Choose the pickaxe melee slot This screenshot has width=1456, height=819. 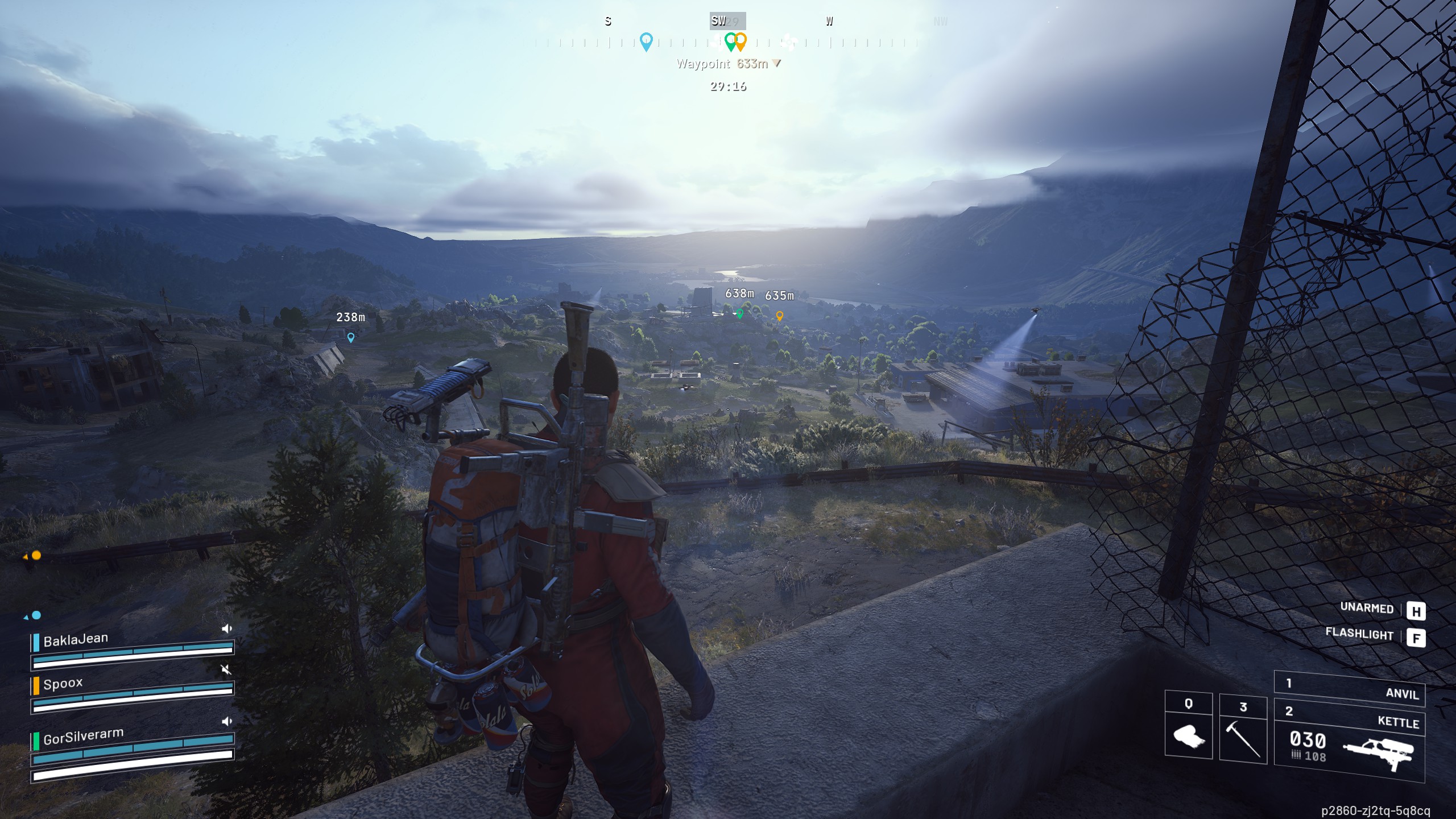pyautogui.click(x=1243, y=730)
